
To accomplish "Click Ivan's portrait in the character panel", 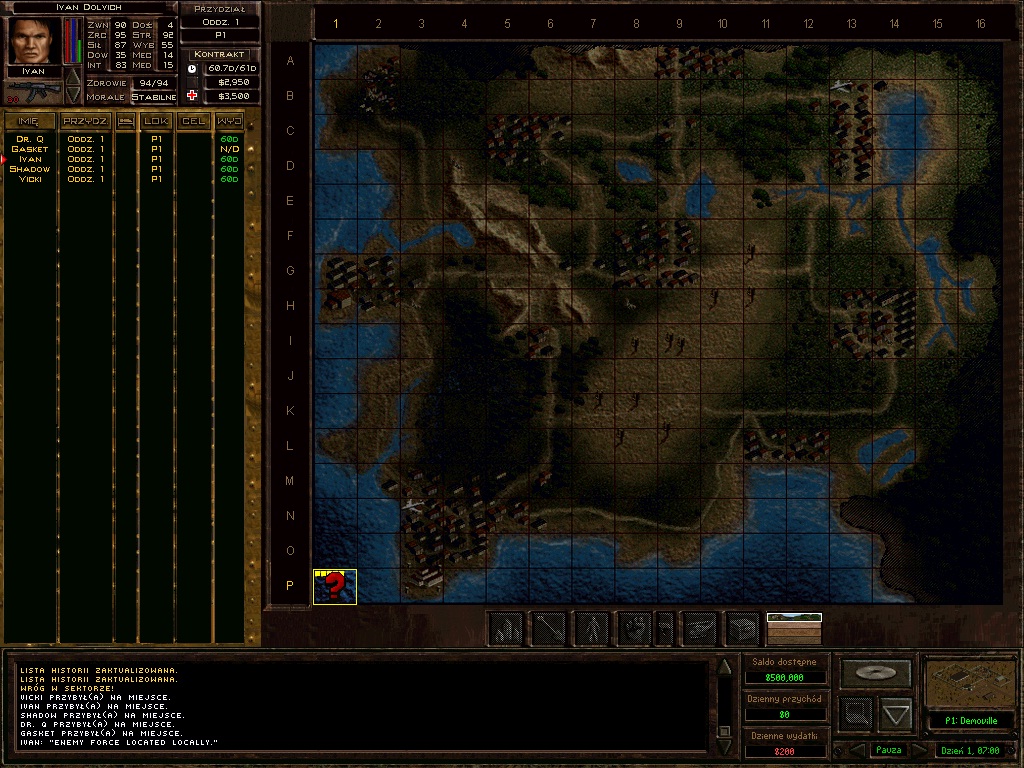I will 33,41.
